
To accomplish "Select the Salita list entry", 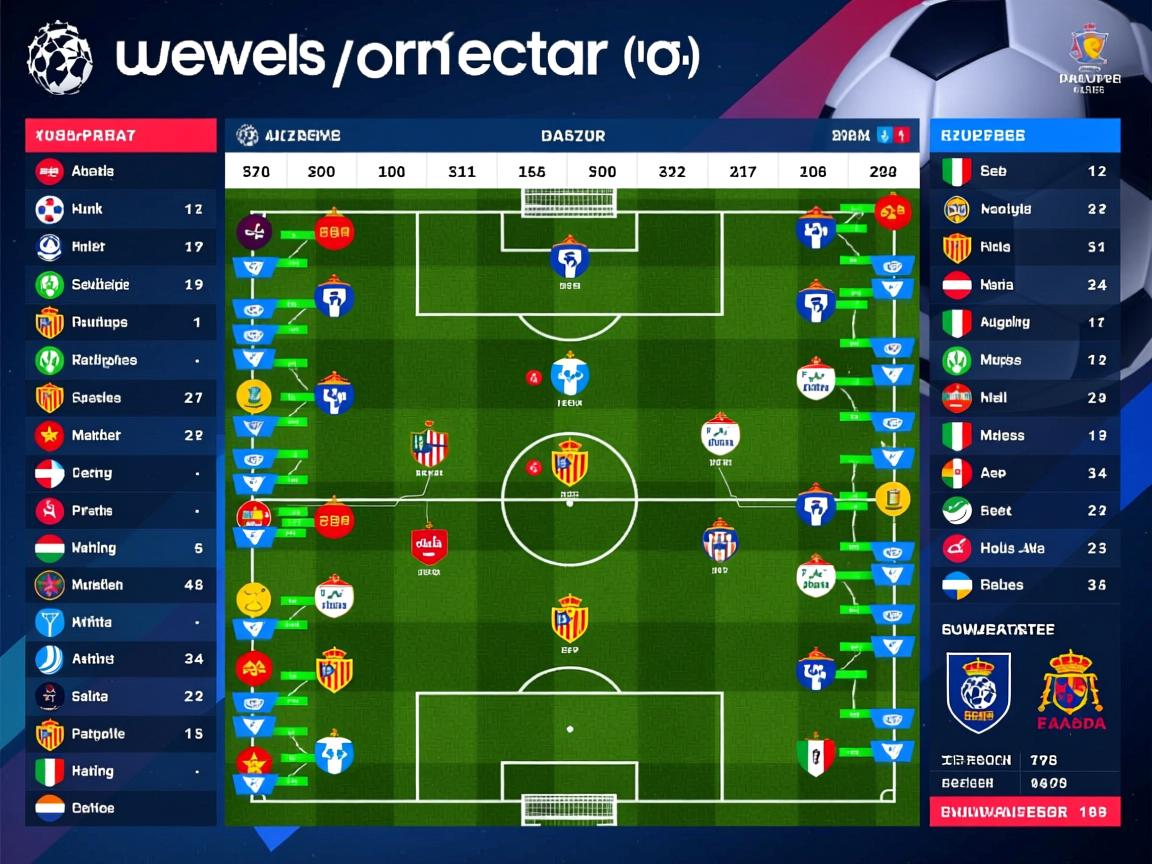I will coord(120,696).
